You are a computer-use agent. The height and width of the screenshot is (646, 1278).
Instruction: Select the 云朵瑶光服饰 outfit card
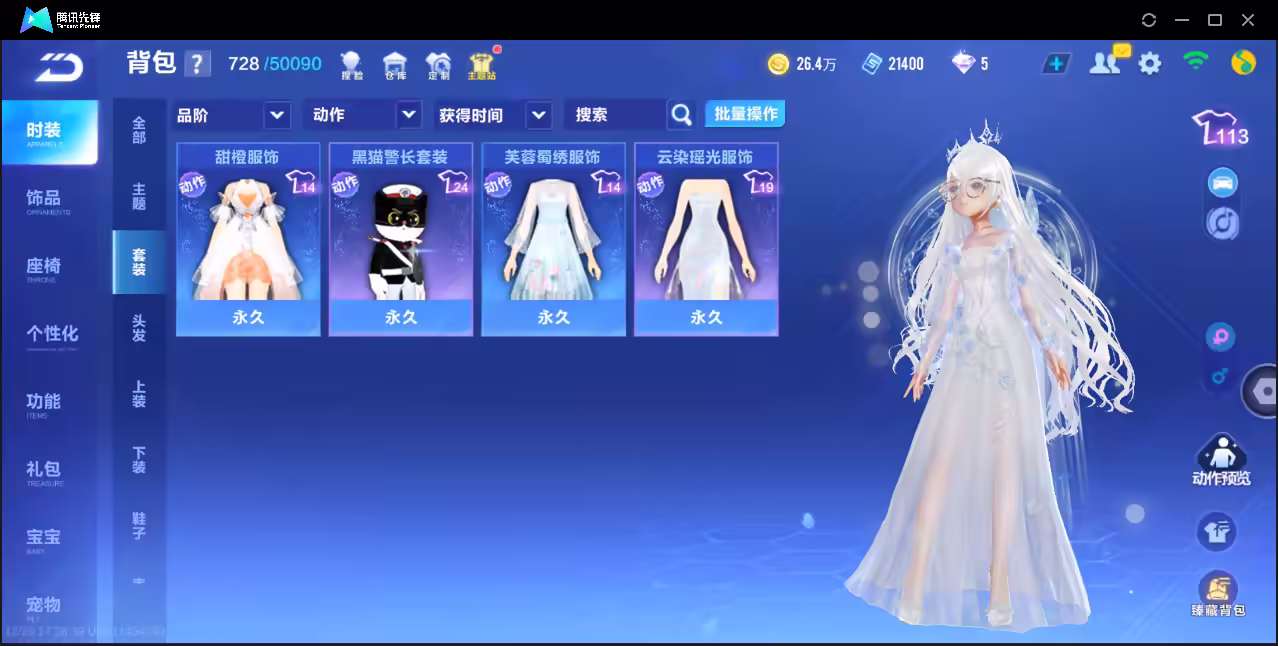(x=706, y=239)
